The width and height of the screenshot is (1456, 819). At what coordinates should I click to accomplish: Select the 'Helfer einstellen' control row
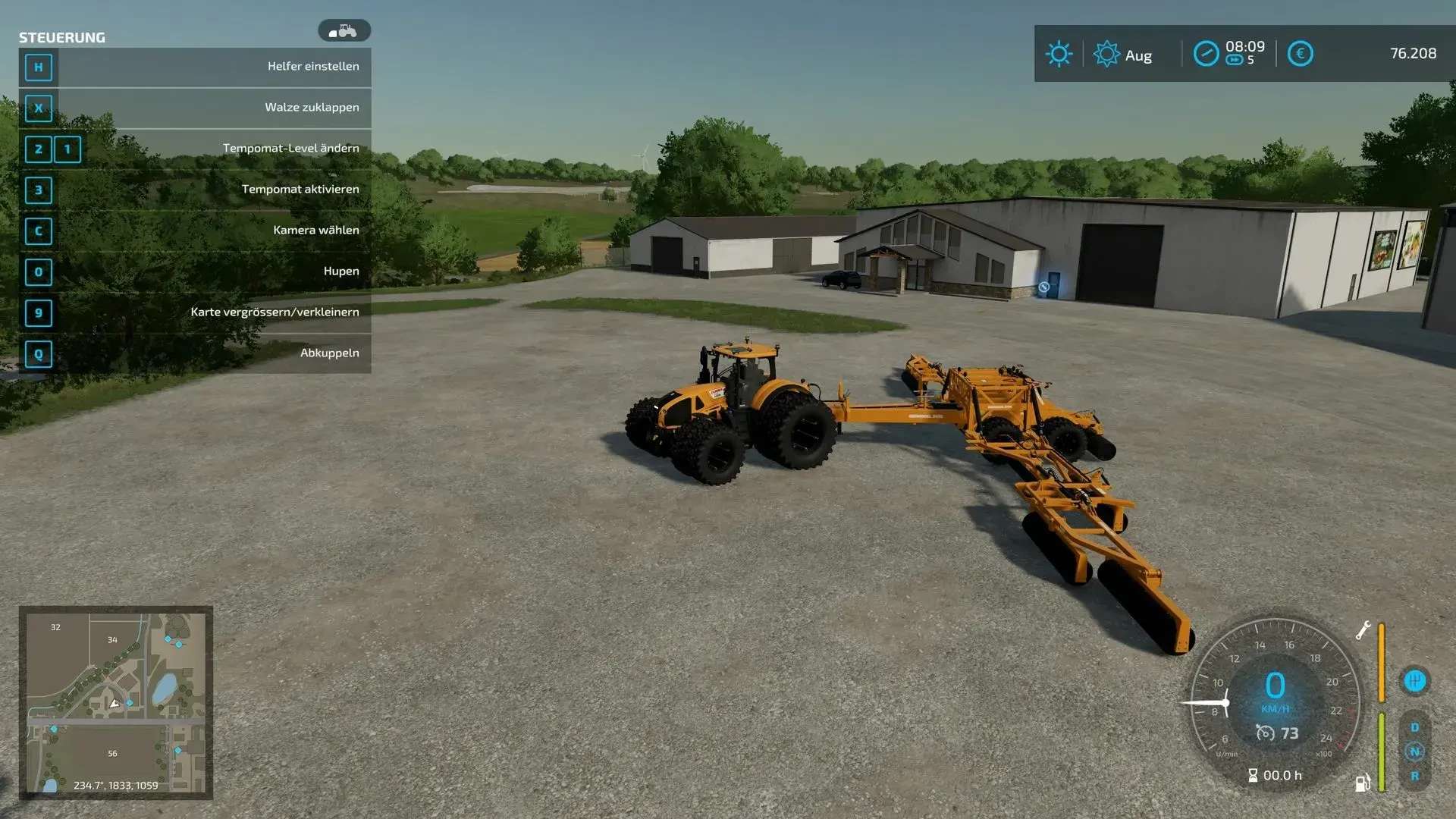[x=195, y=67]
